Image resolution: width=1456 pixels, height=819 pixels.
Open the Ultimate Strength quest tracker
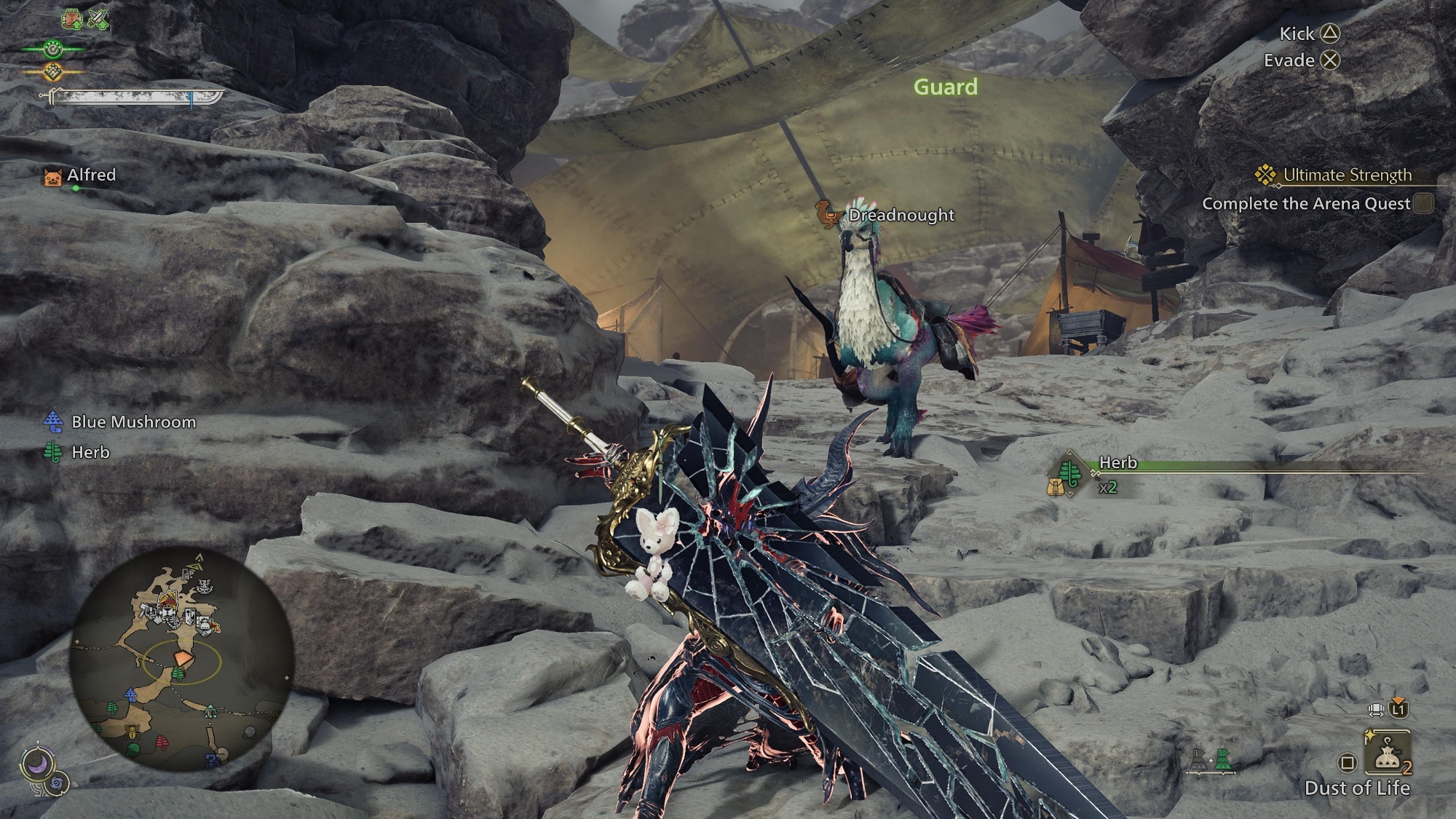click(x=1346, y=175)
